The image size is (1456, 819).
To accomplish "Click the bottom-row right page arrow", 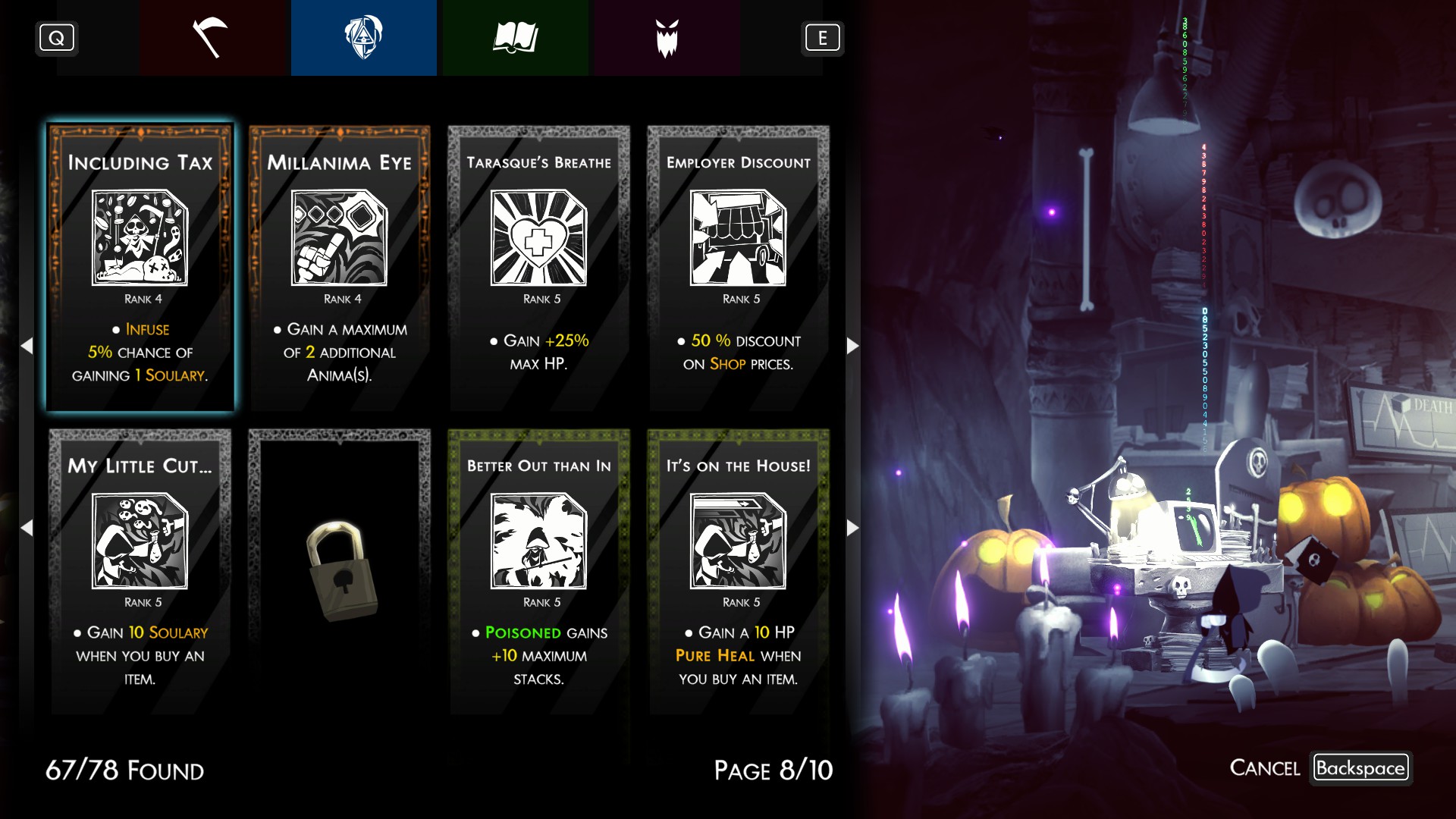I will (852, 528).
